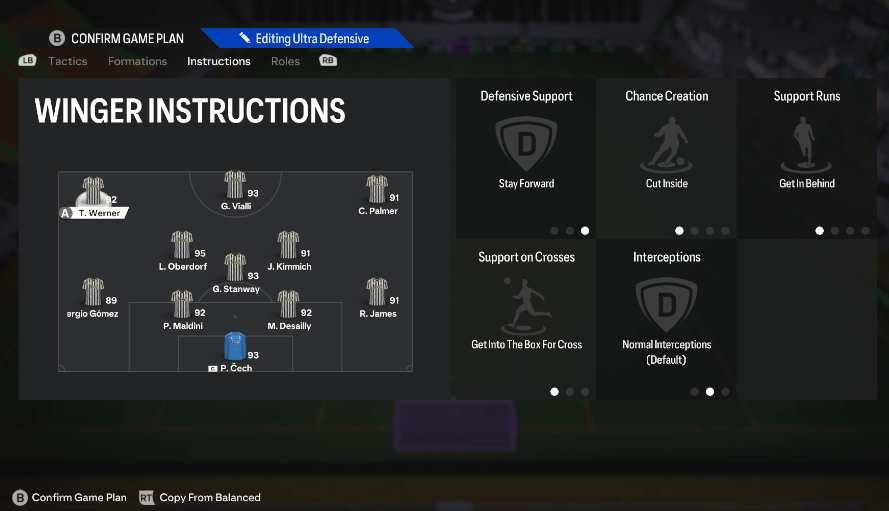Select winger T. Werner on the pitch

93,193
